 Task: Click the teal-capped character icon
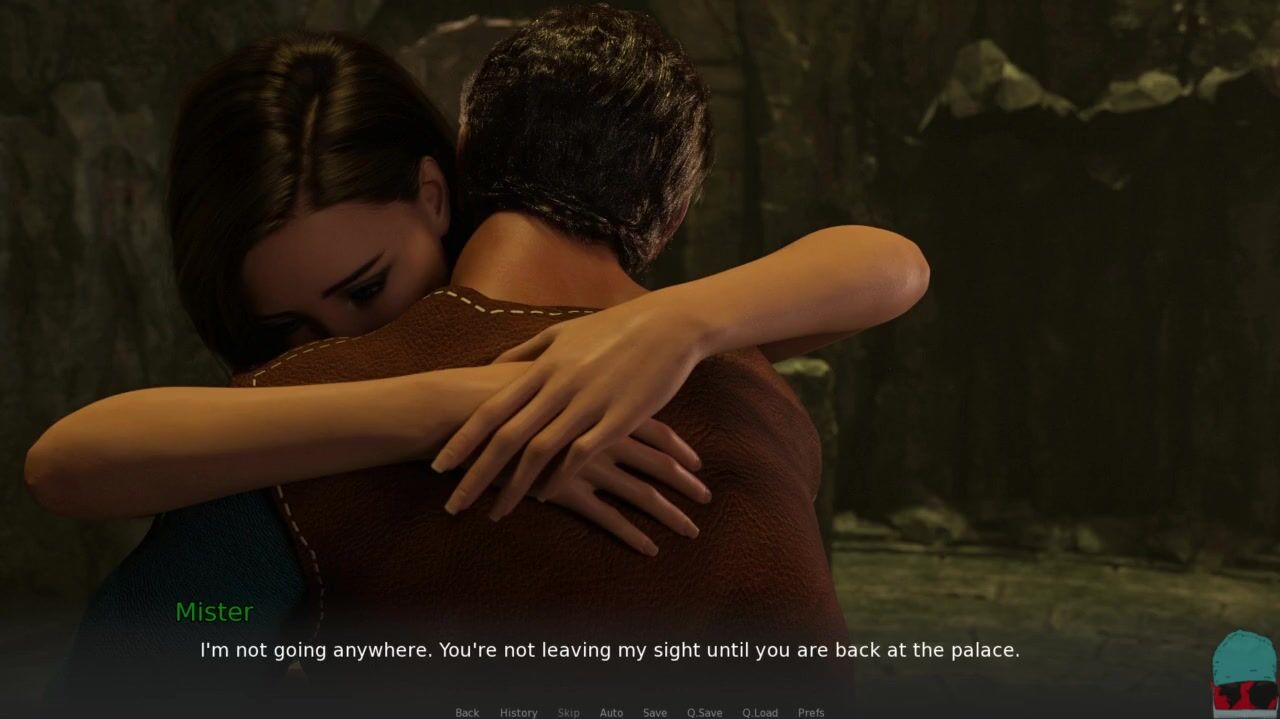point(1244,672)
